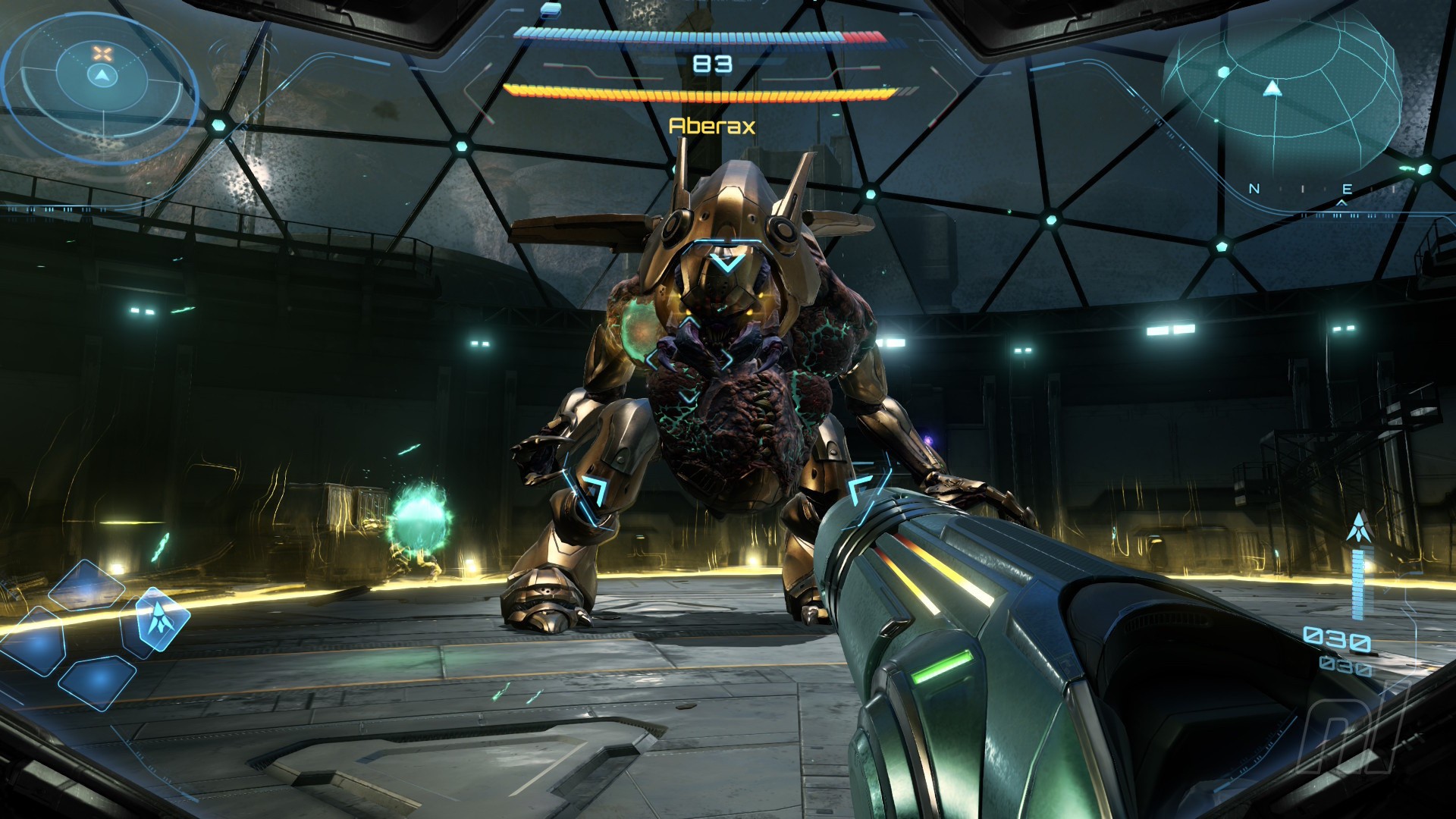Click the orange enemy marker on the radar
The width and height of the screenshot is (1456, 819).
[x=102, y=53]
